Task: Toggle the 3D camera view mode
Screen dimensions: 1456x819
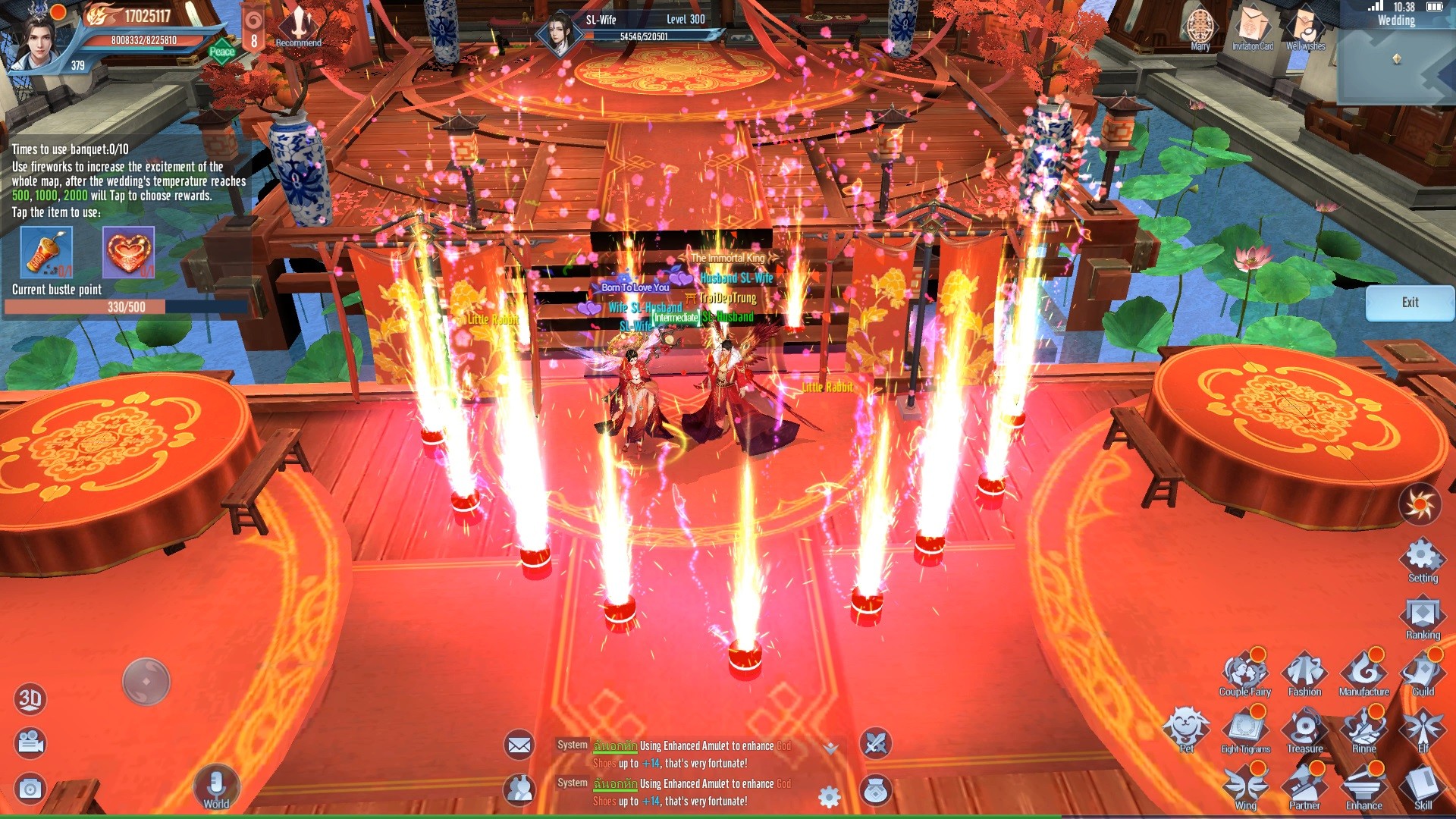Action: tap(30, 700)
